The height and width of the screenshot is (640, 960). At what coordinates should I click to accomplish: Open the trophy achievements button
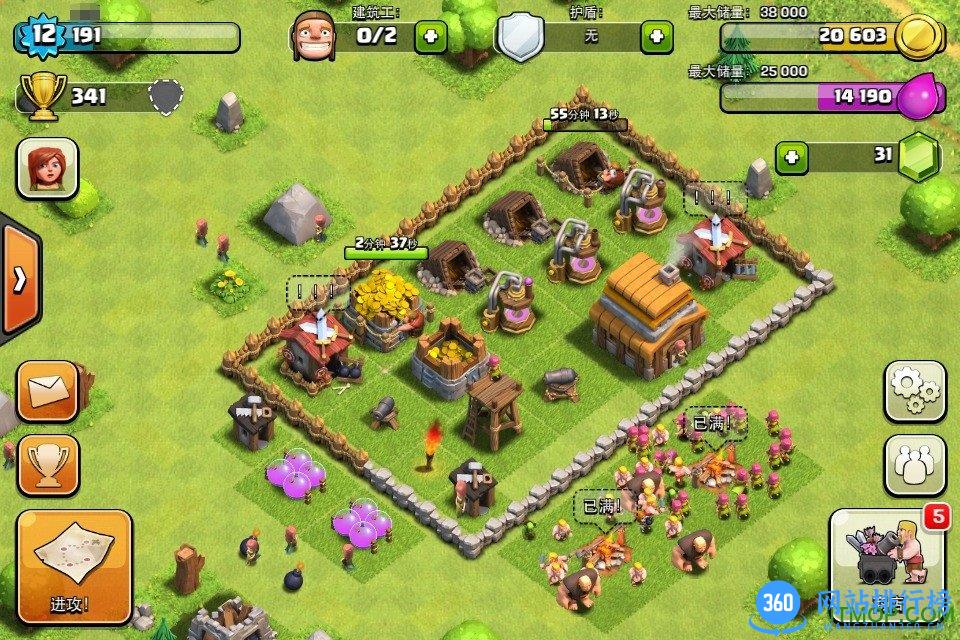[x=47, y=464]
